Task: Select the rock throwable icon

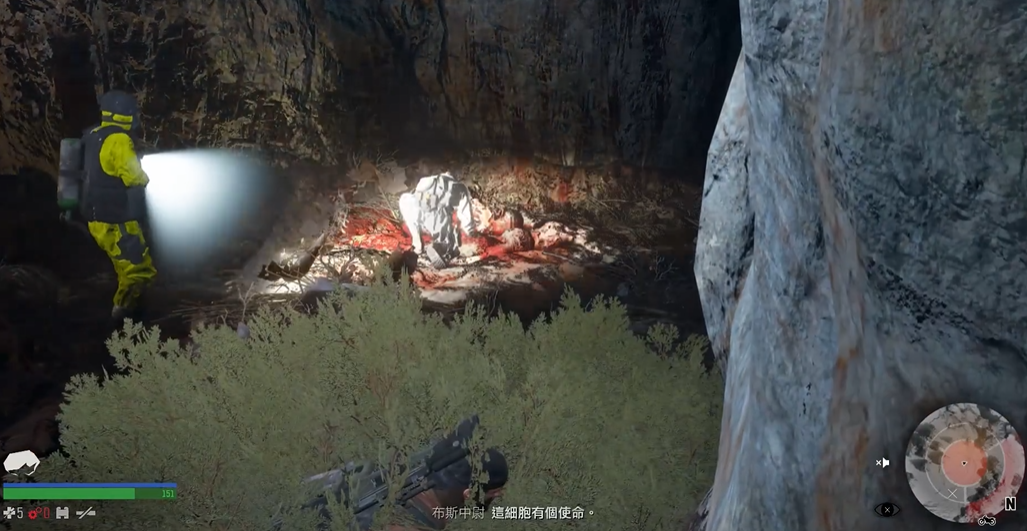Action: tap(22, 463)
